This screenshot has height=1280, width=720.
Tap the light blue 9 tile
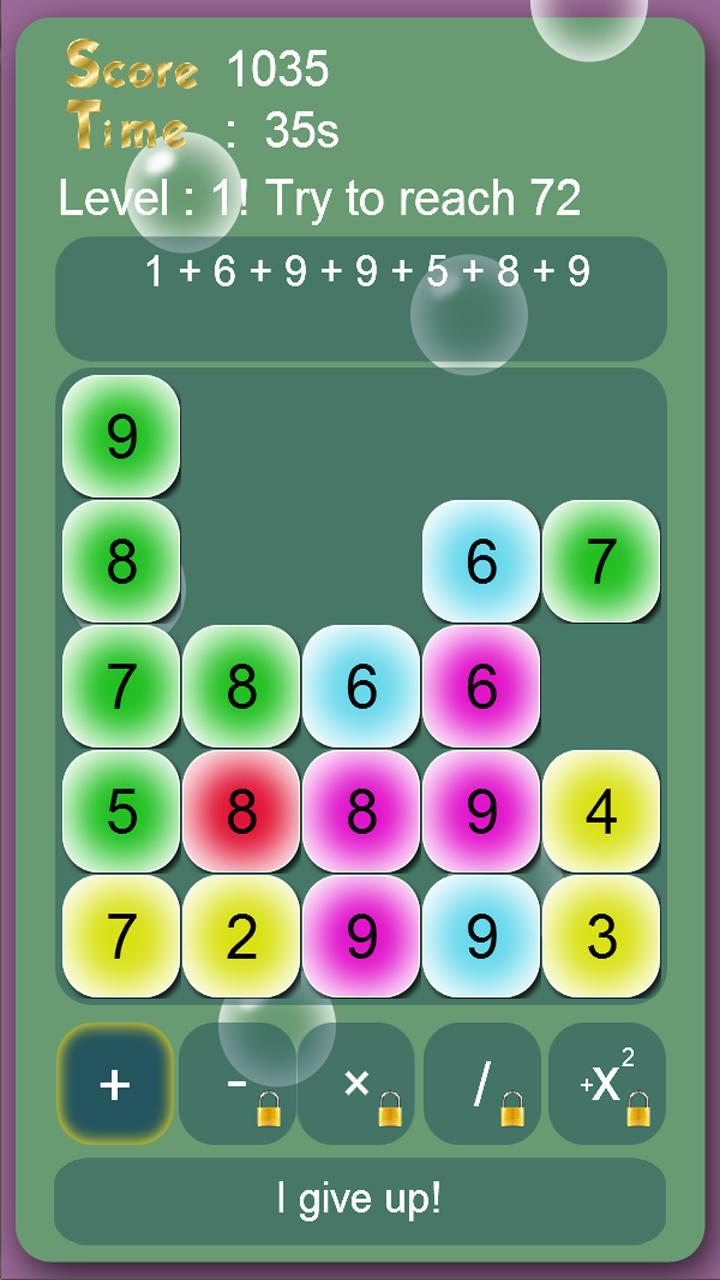coord(481,936)
